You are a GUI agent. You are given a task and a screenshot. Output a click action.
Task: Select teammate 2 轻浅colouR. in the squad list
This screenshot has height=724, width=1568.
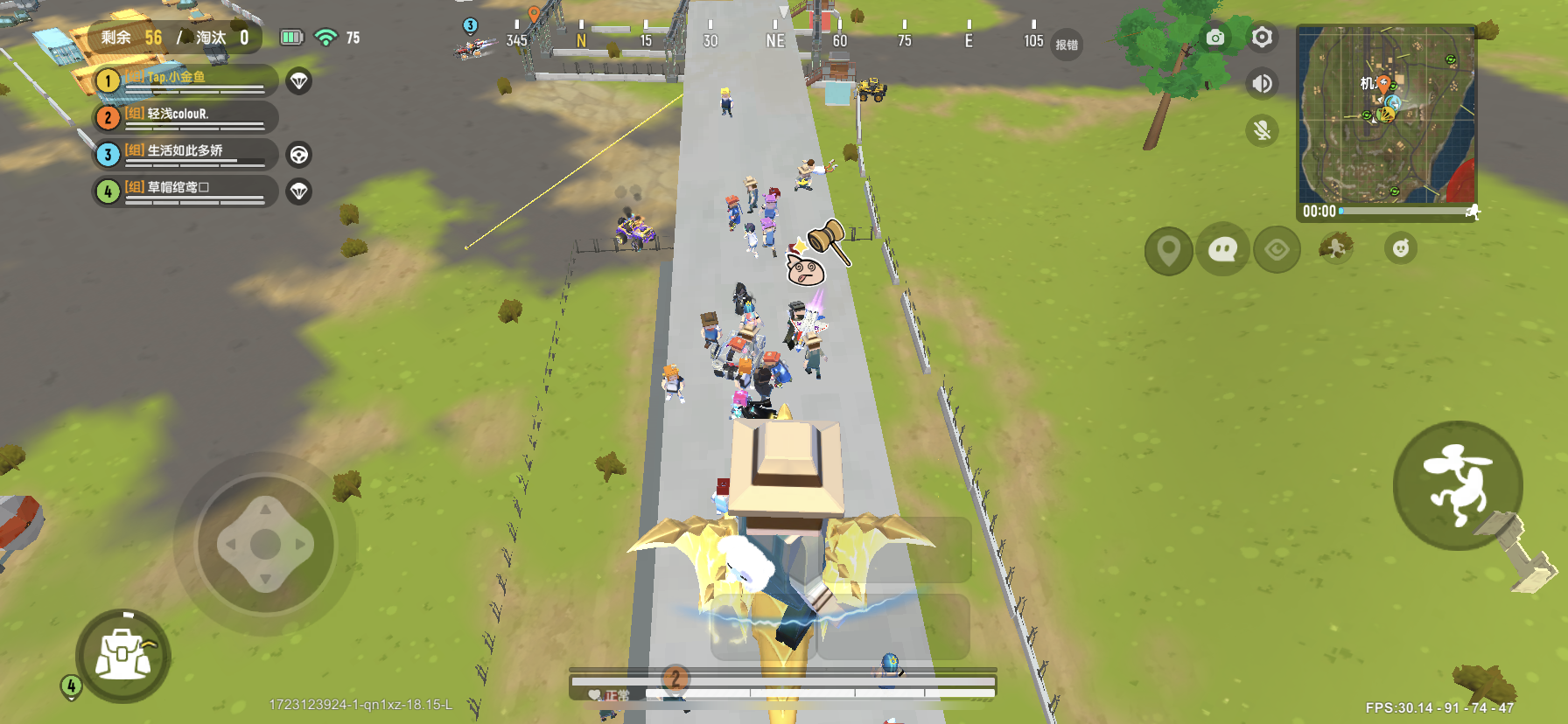[184, 117]
